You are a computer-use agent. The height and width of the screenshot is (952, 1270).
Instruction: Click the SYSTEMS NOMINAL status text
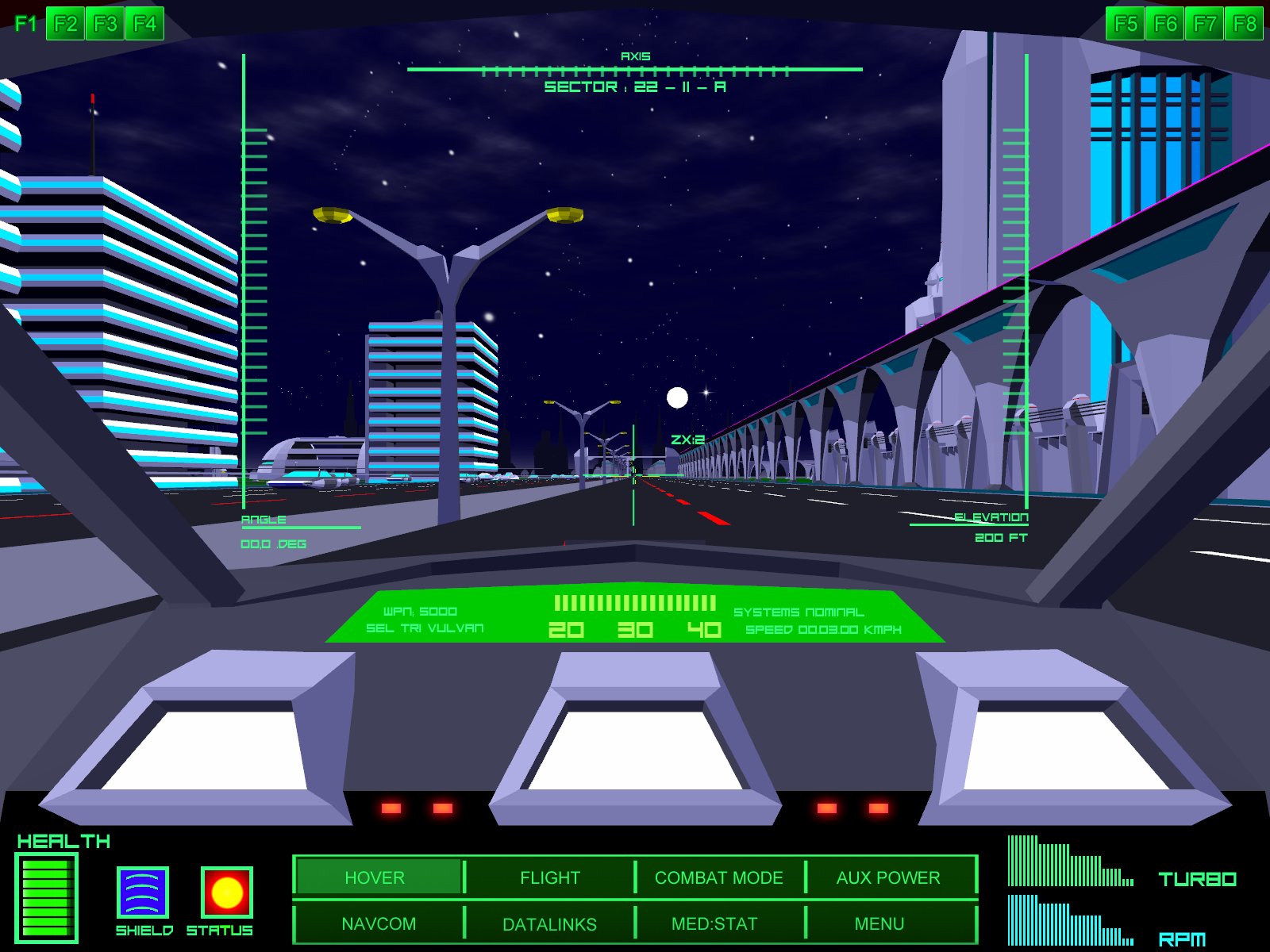[x=799, y=612]
